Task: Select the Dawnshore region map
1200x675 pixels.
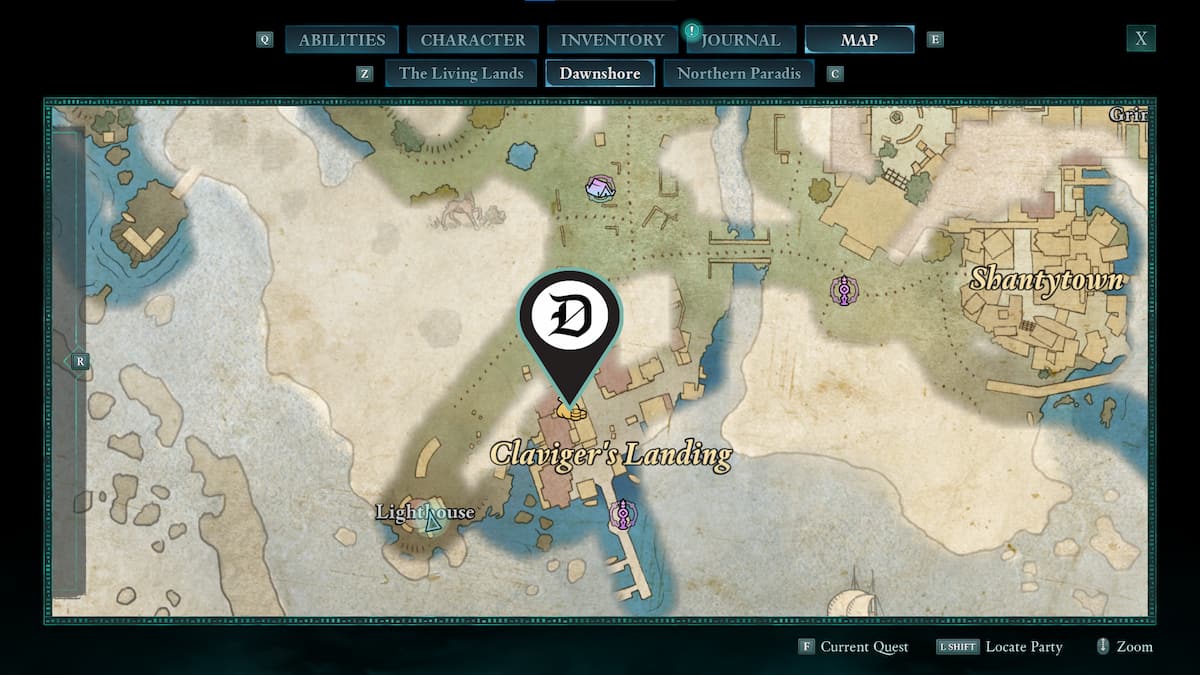Action: point(600,73)
